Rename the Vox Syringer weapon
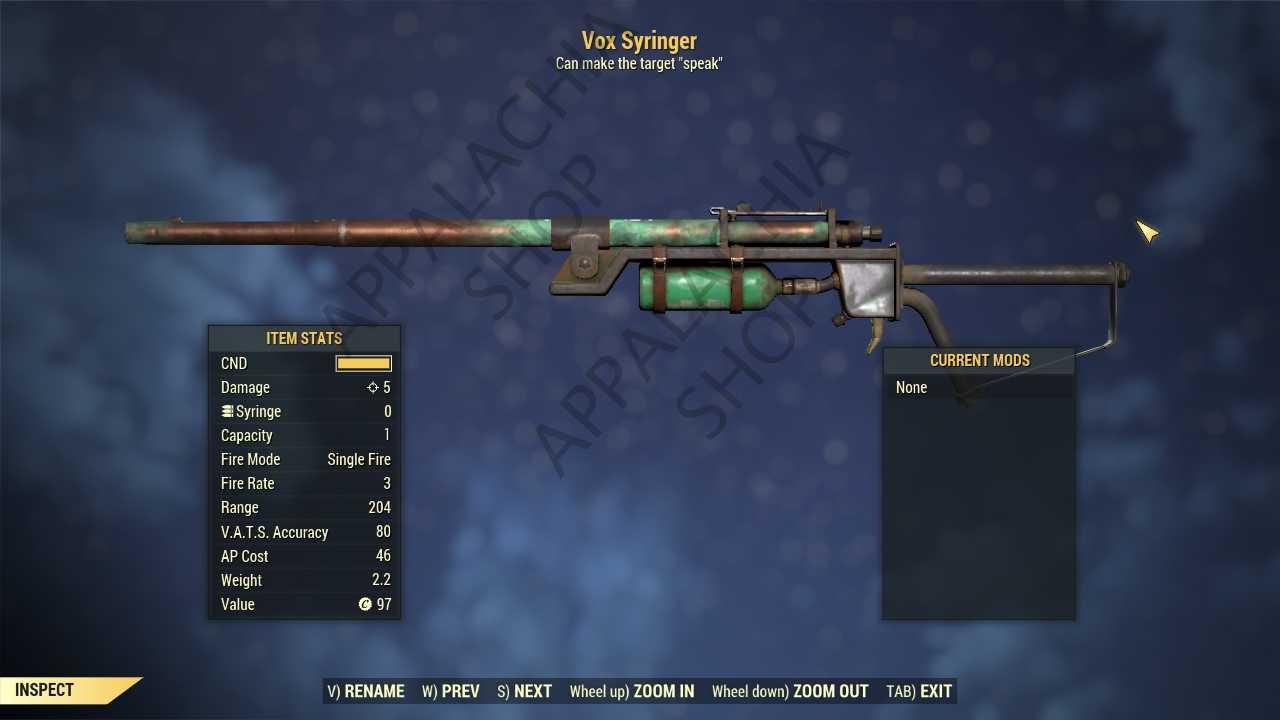This screenshot has height=720, width=1280. point(366,691)
